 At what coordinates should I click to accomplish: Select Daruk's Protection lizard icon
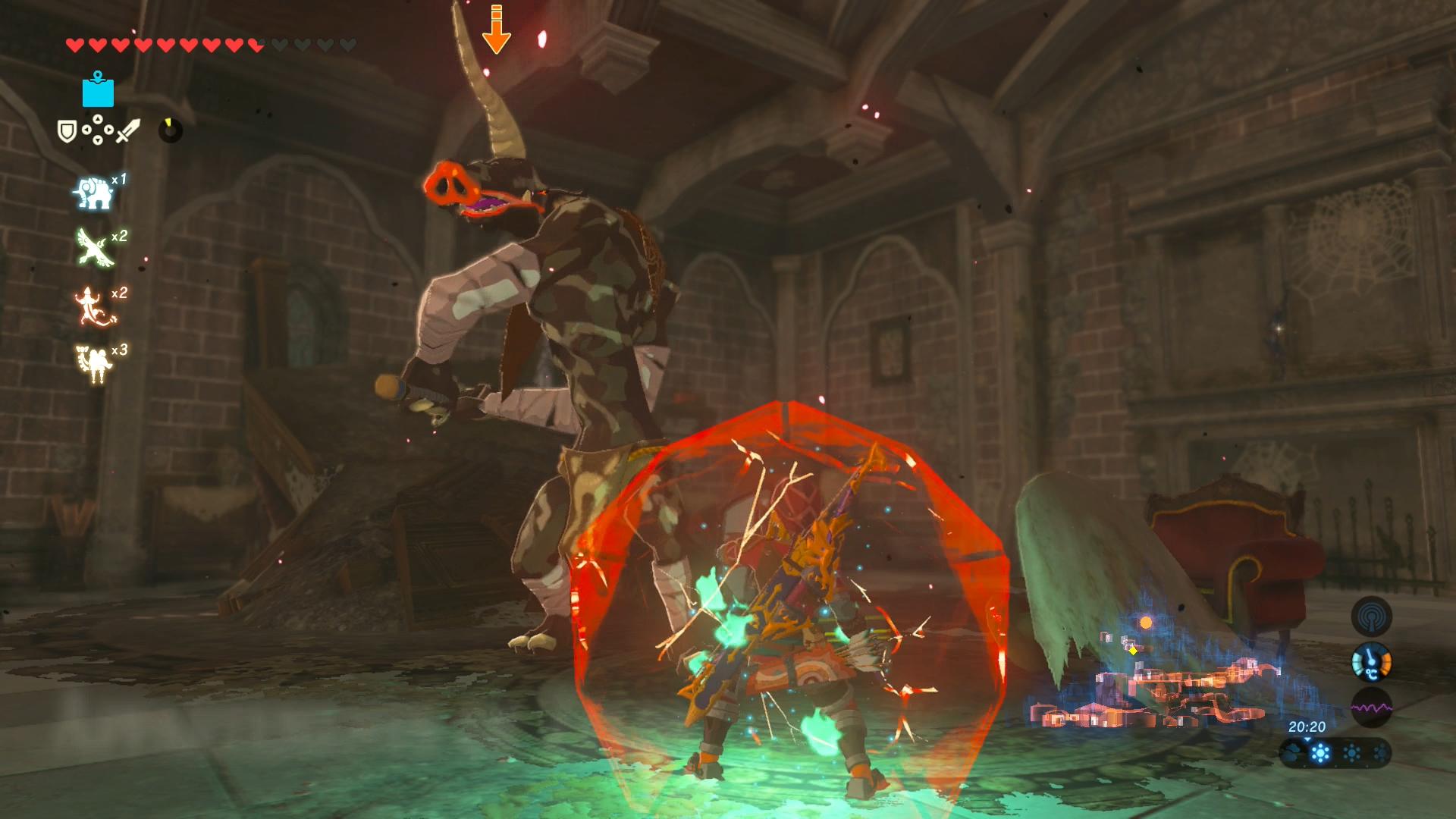(x=94, y=306)
